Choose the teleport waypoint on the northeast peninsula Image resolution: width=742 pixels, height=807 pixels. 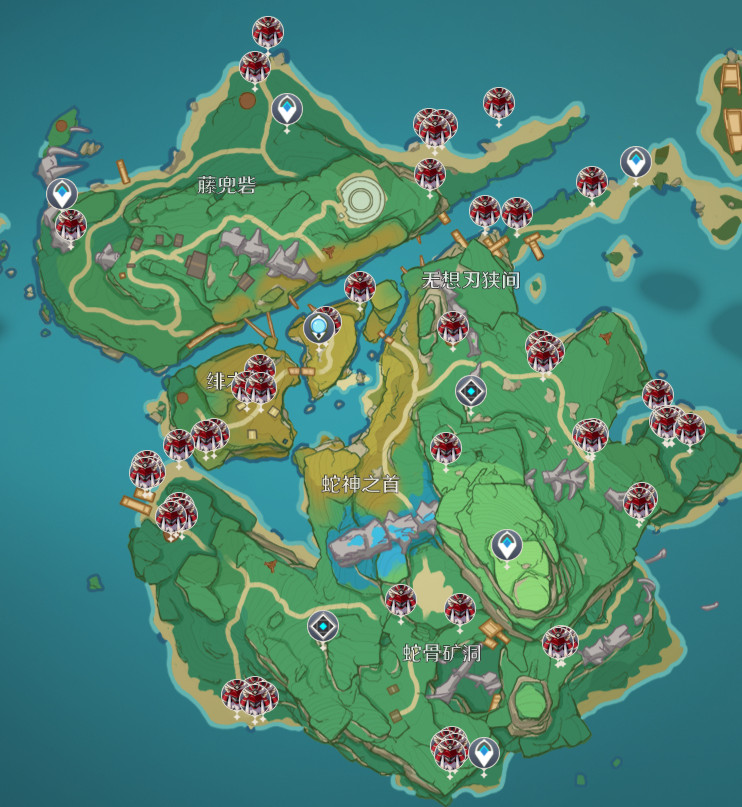tap(635, 161)
